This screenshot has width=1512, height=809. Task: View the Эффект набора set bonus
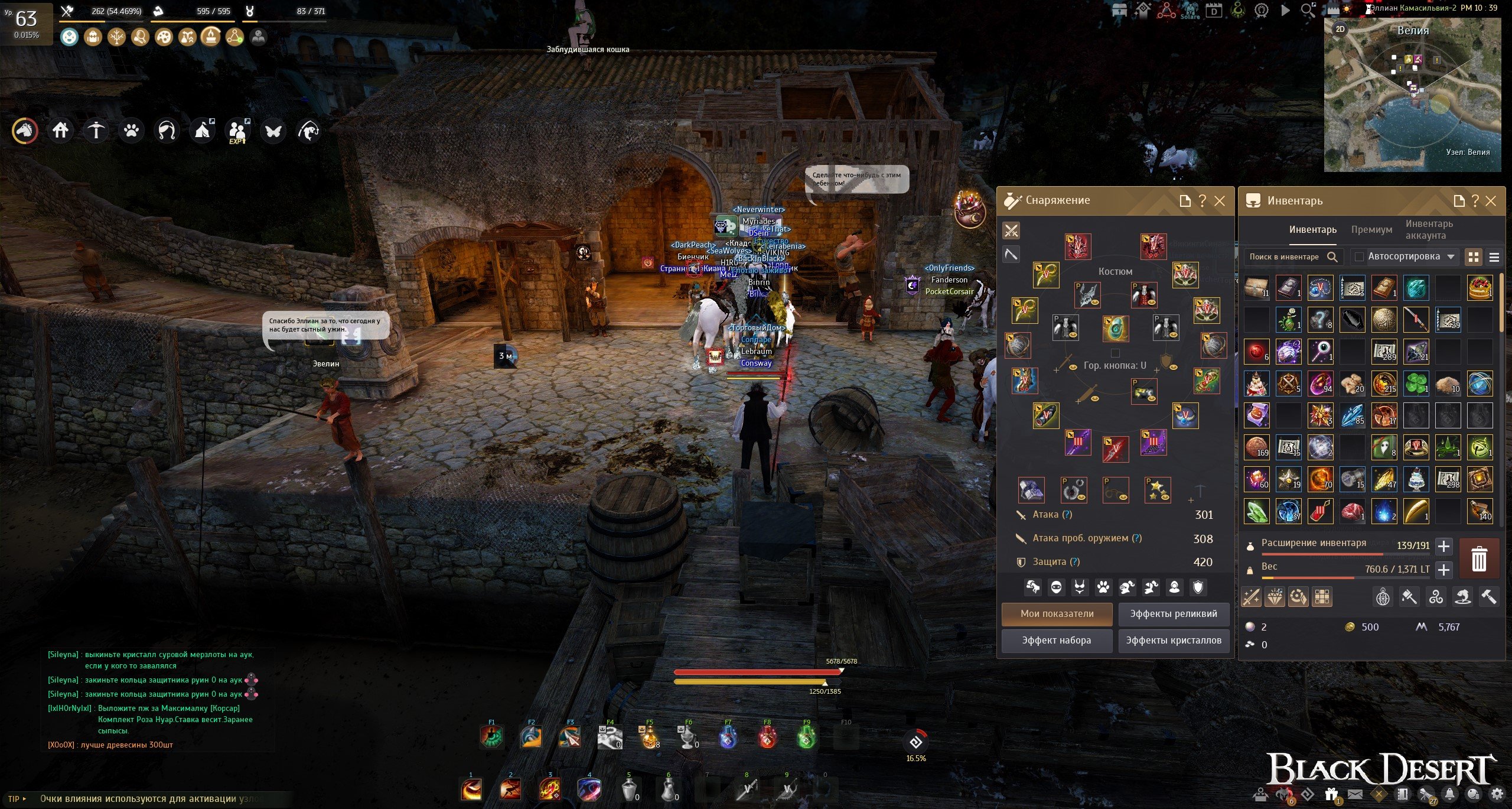click(x=1057, y=640)
